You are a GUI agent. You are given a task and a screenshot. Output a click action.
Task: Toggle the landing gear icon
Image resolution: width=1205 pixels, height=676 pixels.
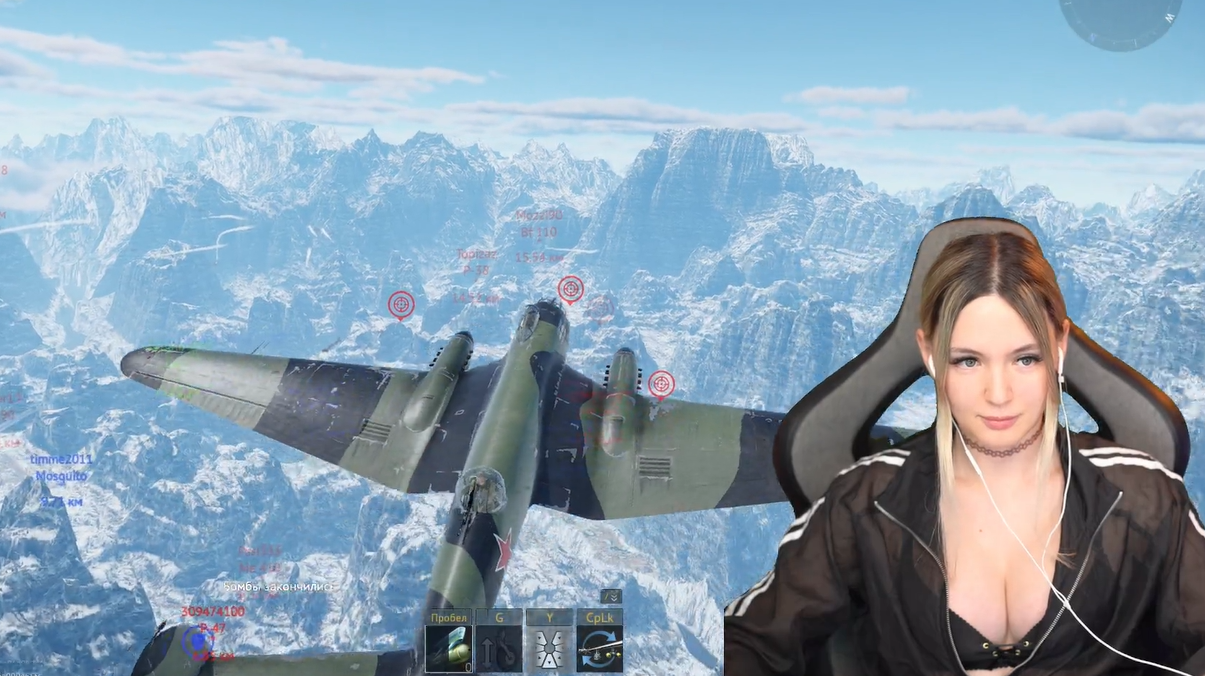click(x=499, y=648)
